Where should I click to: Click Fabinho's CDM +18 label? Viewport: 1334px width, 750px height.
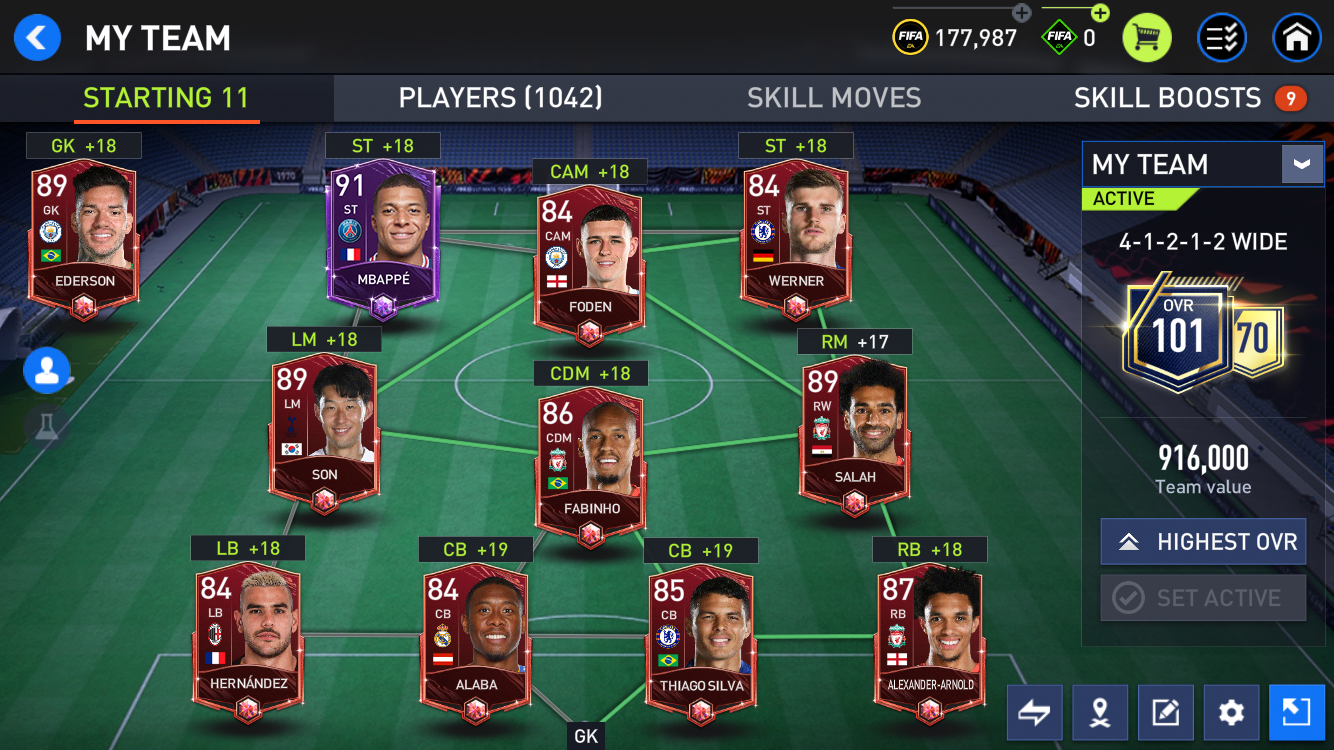[589, 373]
